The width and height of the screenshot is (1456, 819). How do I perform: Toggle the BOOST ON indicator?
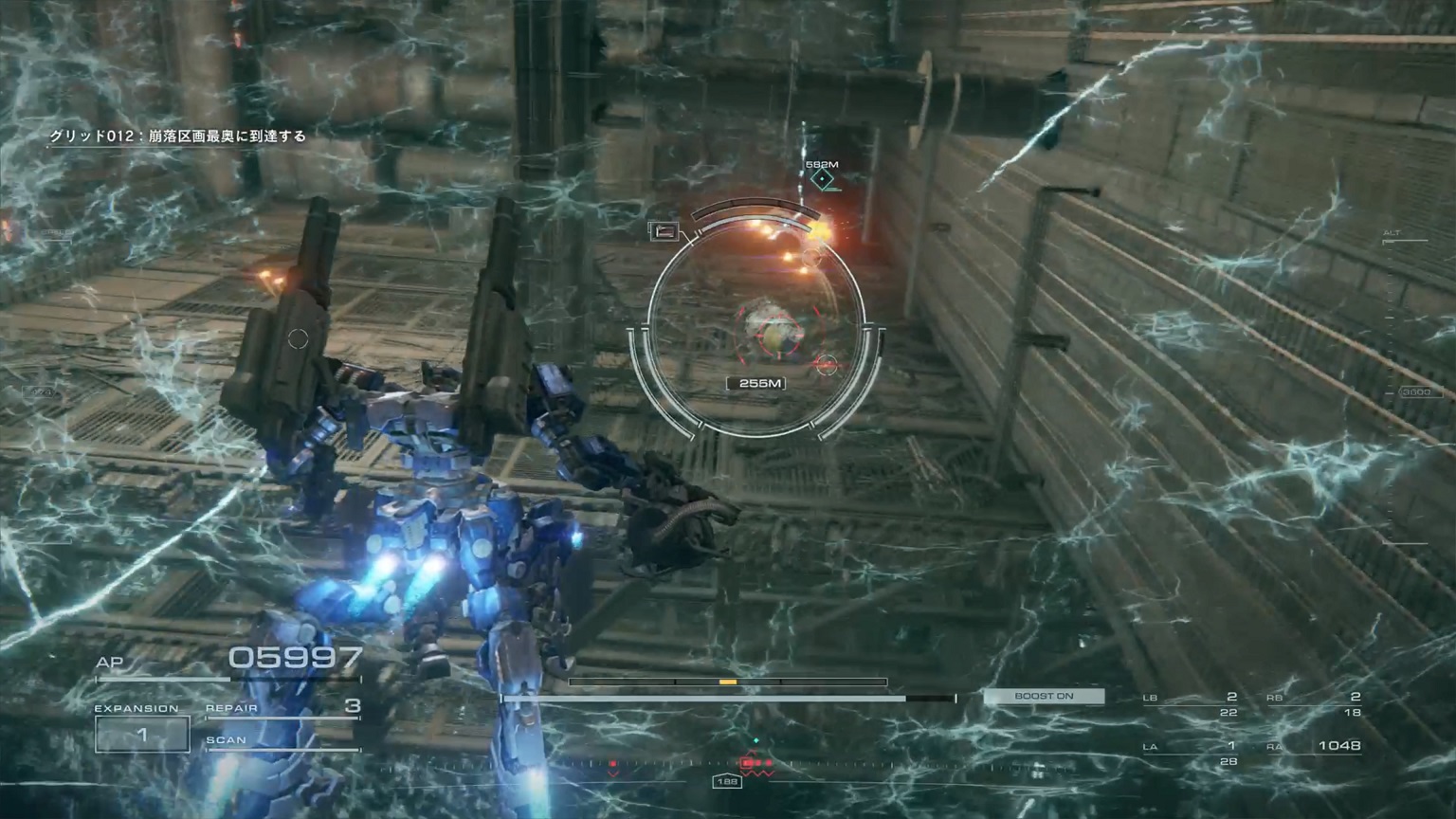tap(1044, 697)
